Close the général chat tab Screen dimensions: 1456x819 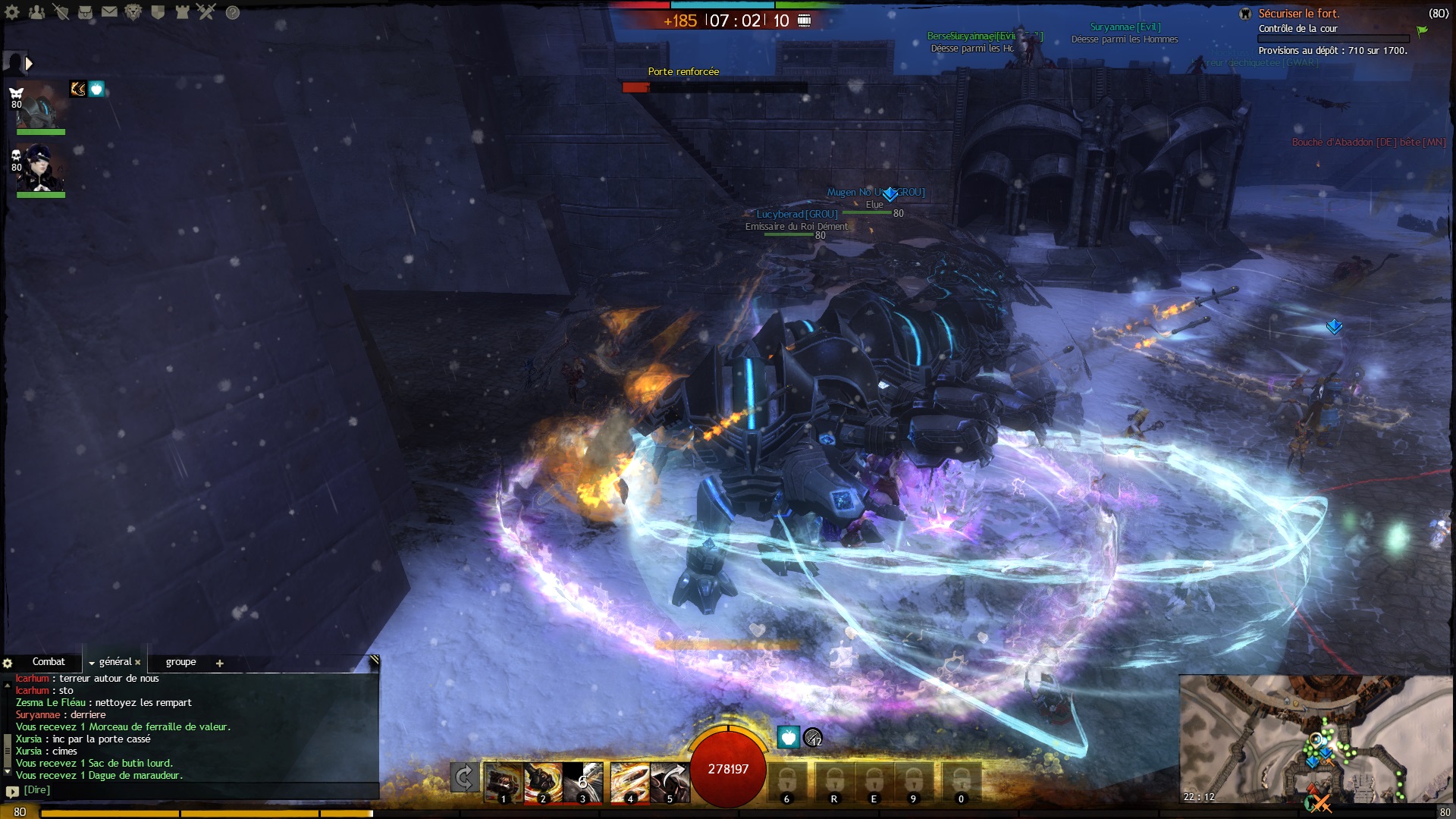click(x=138, y=663)
